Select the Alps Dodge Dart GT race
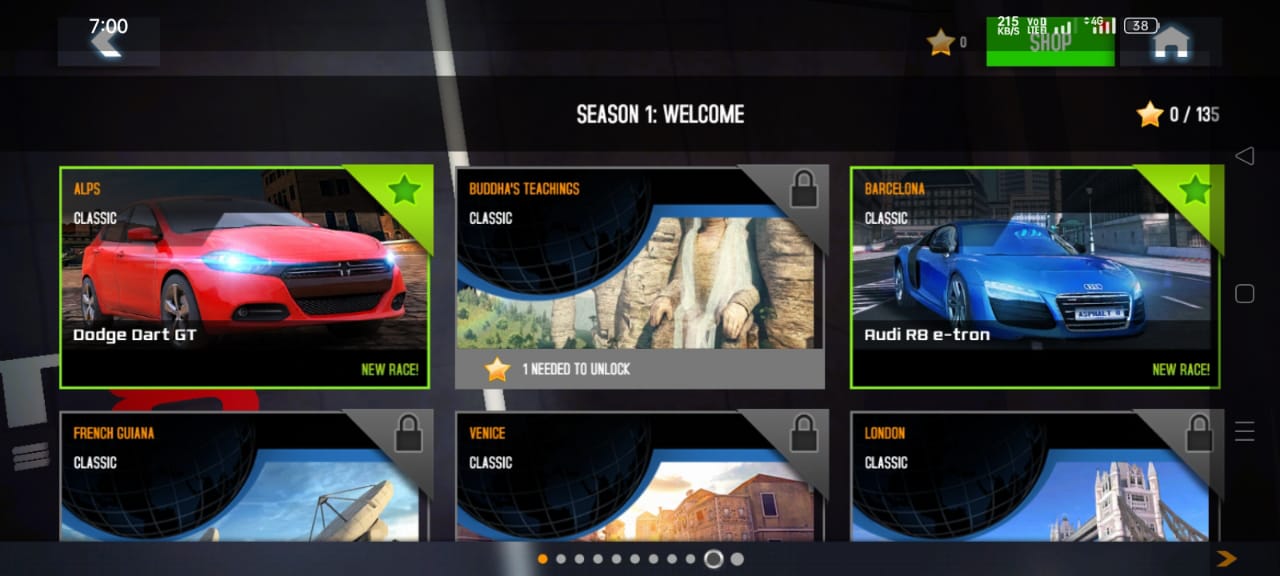 pyautogui.click(x=245, y=277)
